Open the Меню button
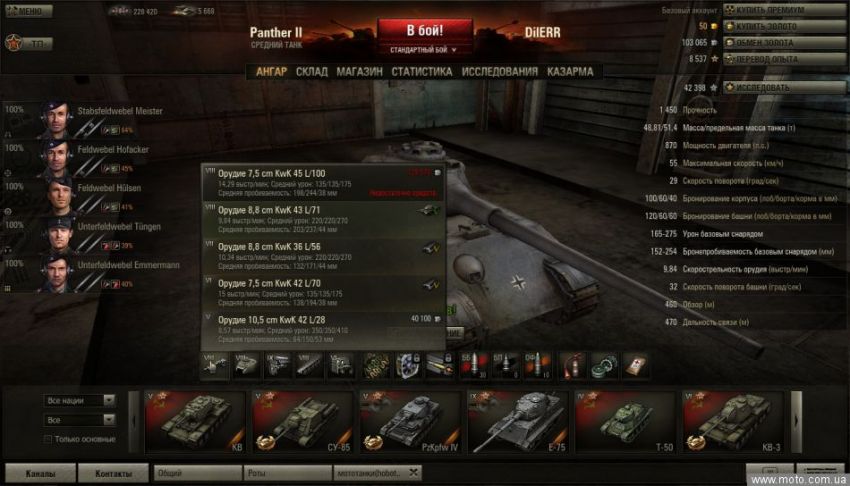Image resolution: width=850 pixels, height=486 pixels. 29,11
